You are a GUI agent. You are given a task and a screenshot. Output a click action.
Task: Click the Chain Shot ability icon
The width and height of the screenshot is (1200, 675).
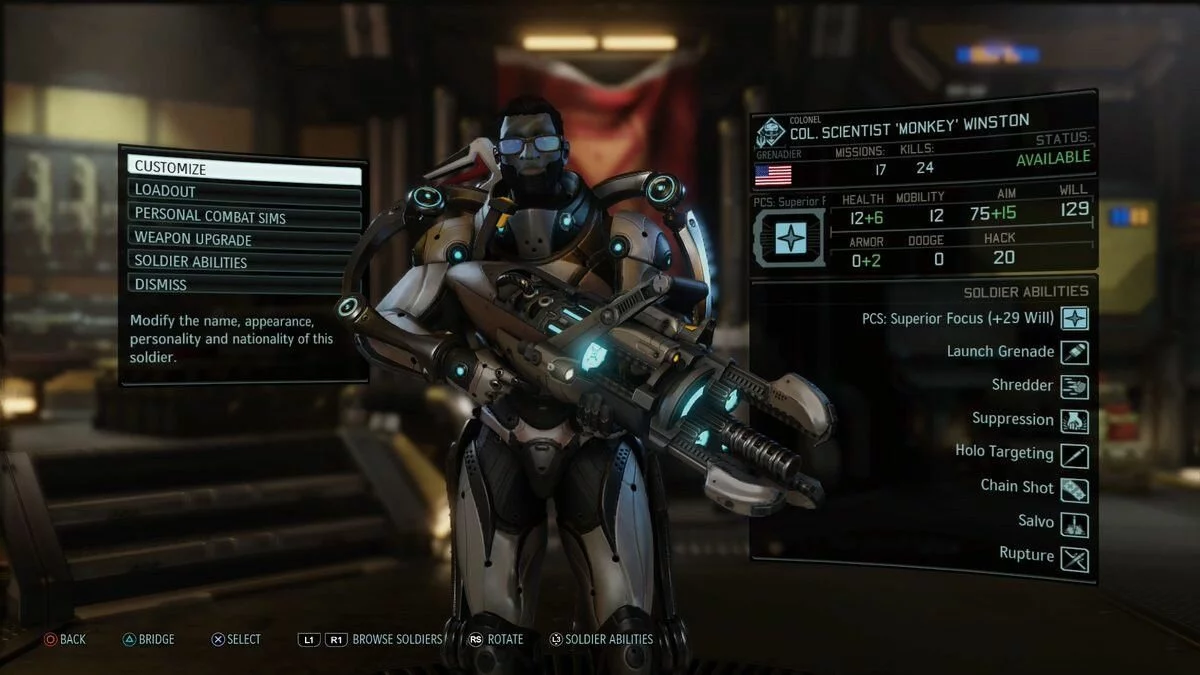(1075, 489)
